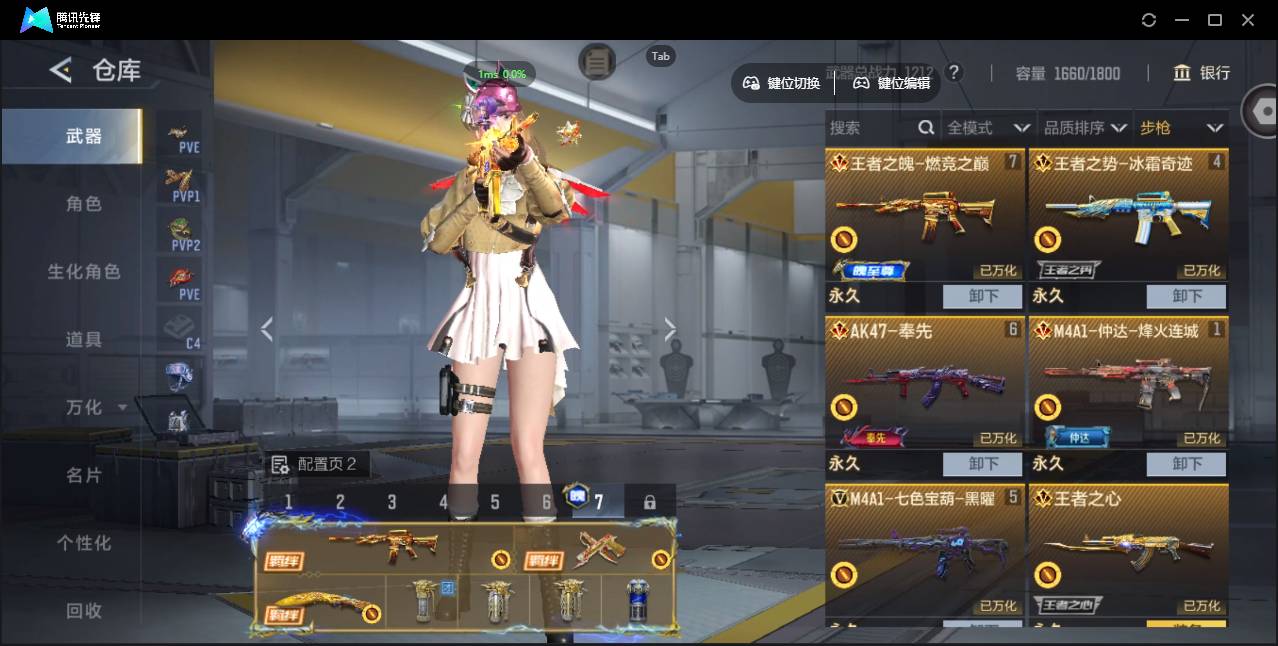This screenshot has height=646, width=1278.
Task: Open the 回收 section
Action: [84, 610]
